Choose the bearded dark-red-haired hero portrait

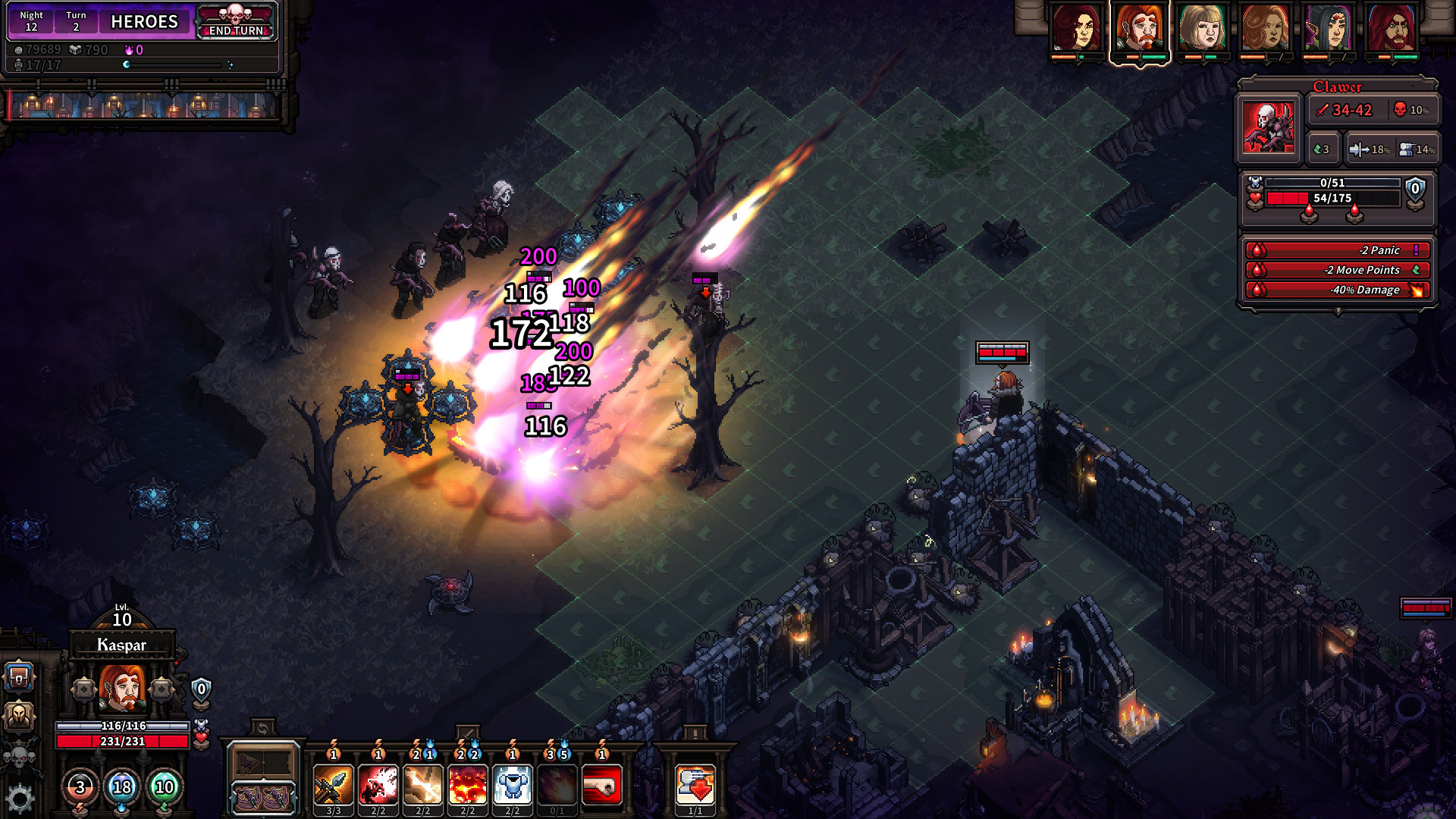click(x=1391, y=29)
